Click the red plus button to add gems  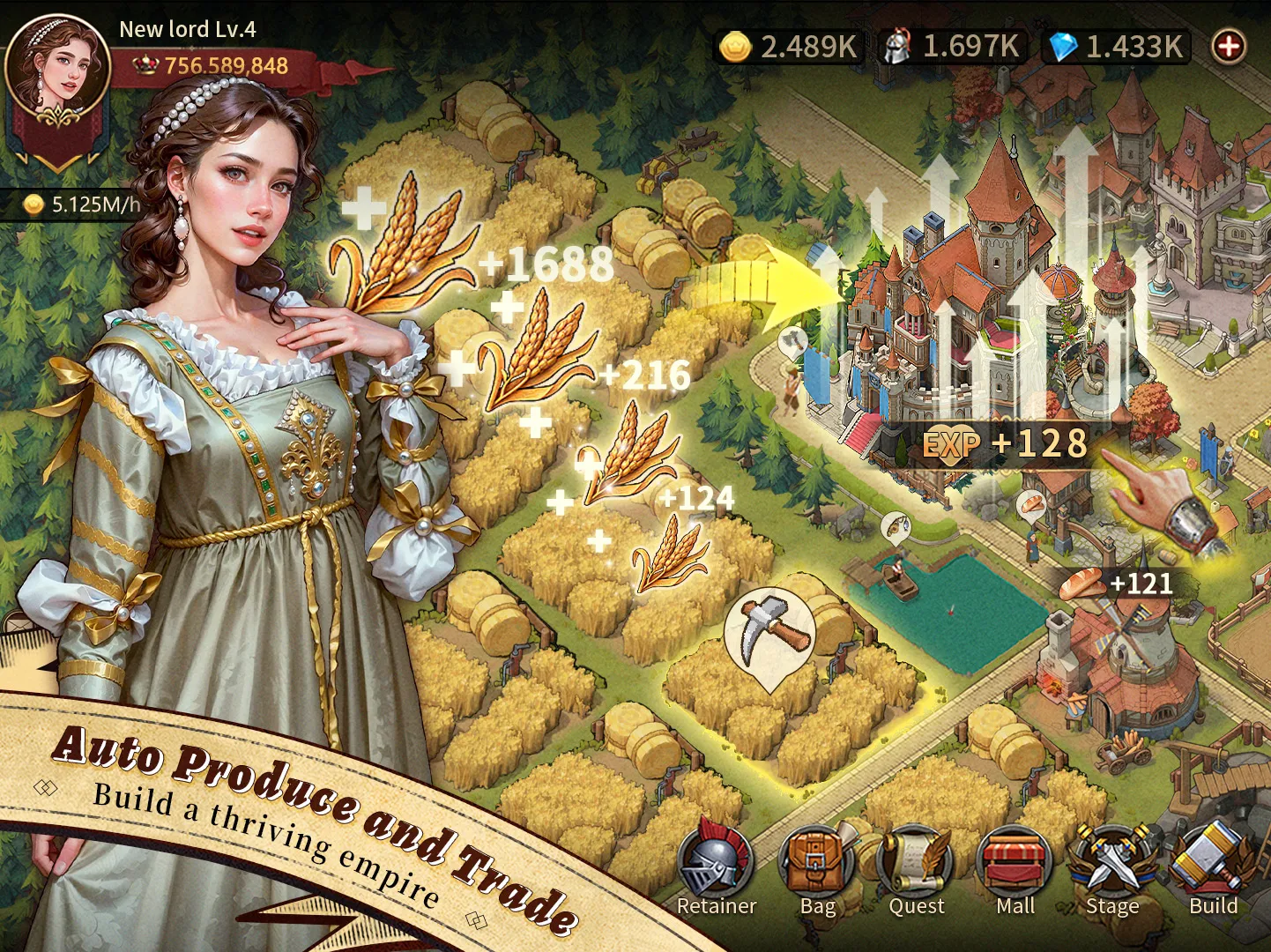(x=1229, y=46)
